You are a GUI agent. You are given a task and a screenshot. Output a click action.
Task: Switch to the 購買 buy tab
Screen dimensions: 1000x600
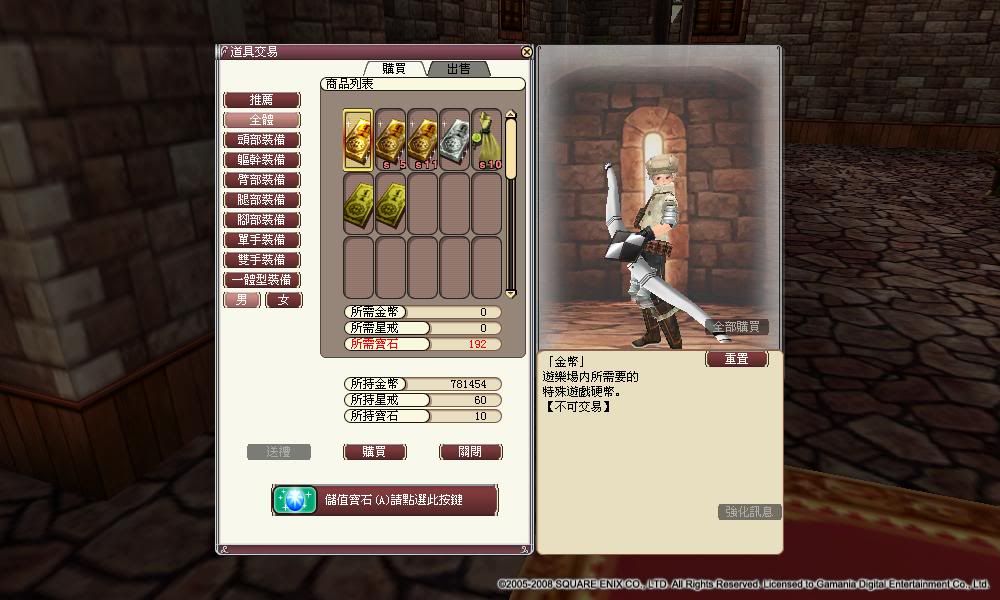[393, 68]
